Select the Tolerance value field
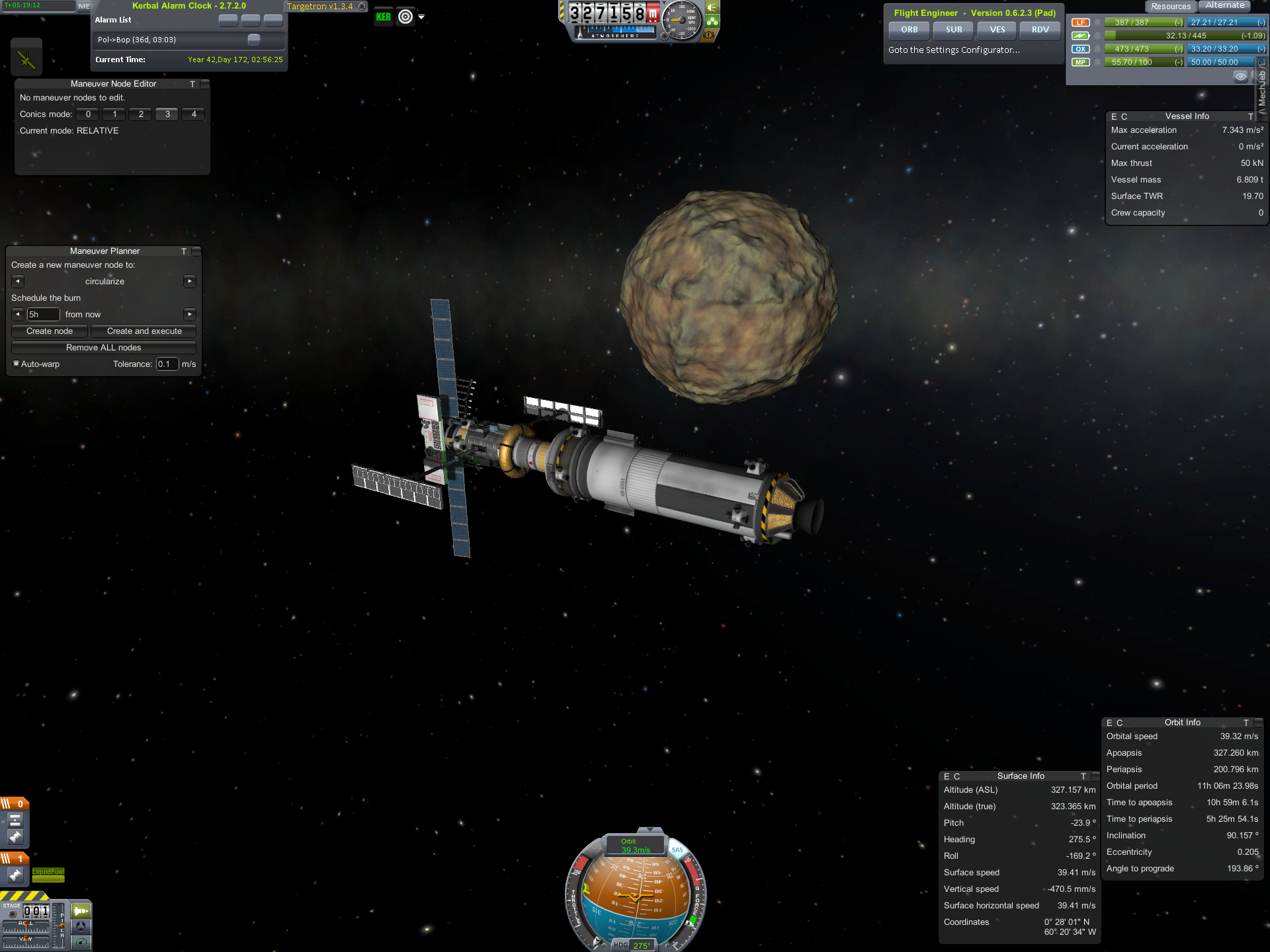1270x952 pixels. click(167, 364)
